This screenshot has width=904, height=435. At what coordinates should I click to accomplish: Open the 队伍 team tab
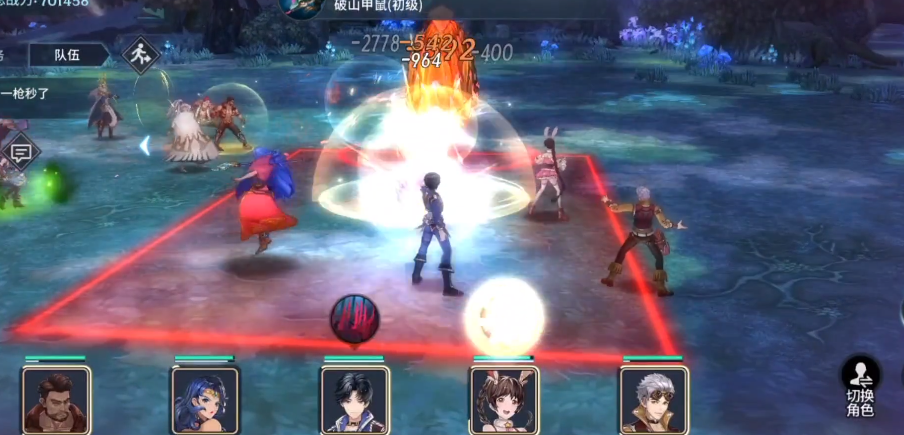tap(68, 55)
